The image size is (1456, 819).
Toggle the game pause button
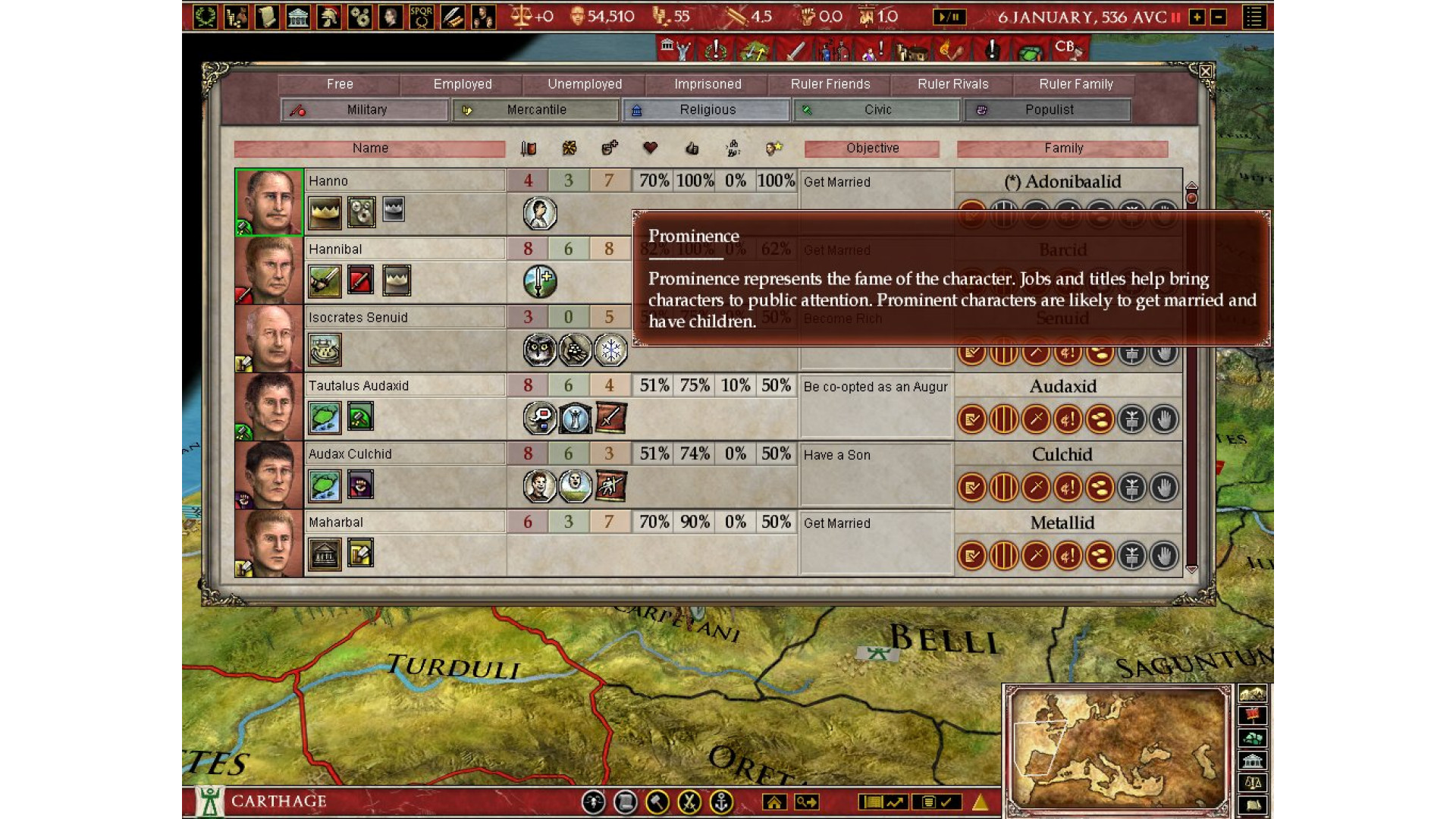coord(949,17)
